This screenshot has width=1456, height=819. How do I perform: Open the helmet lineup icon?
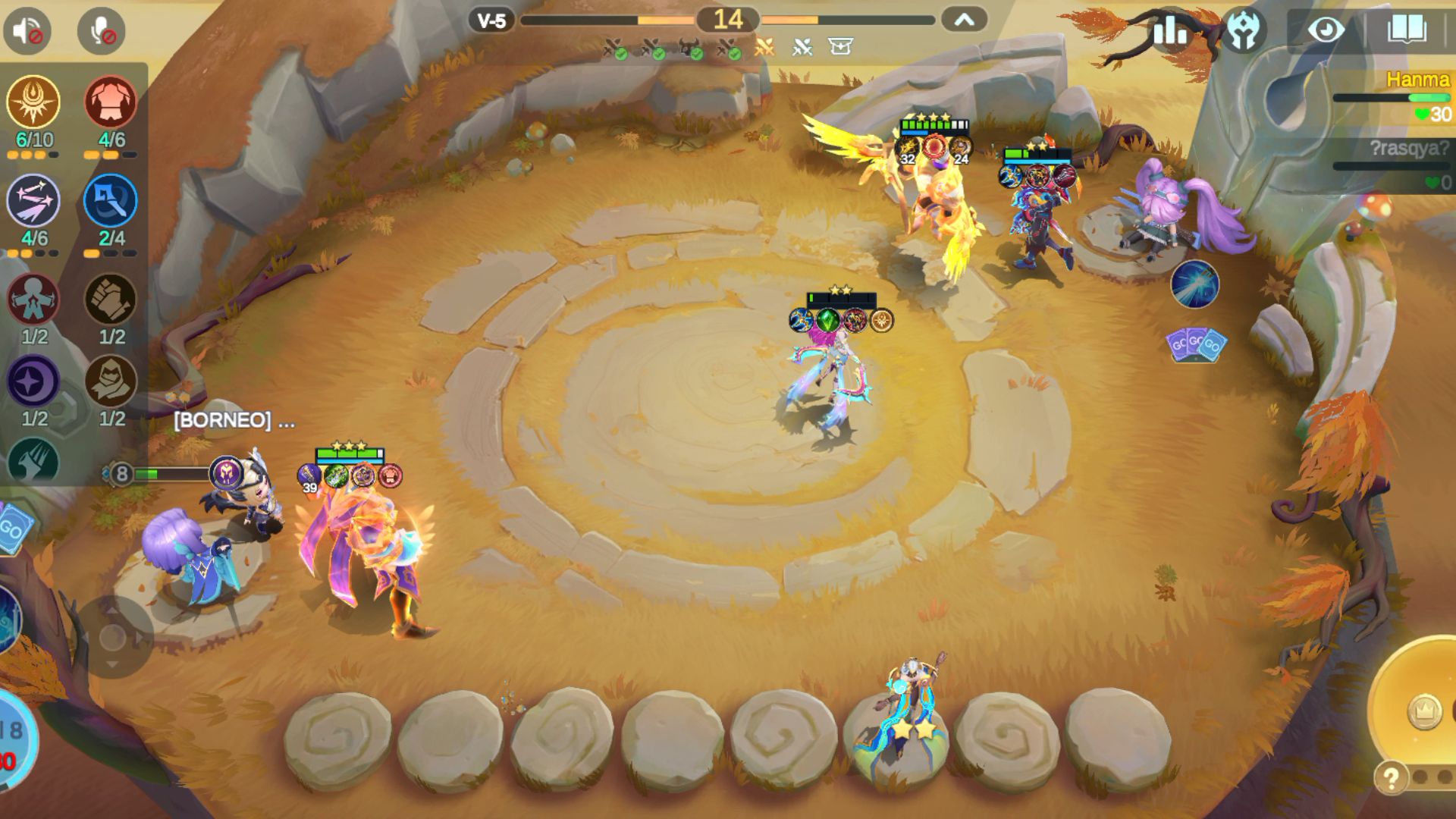[1244, 31]
